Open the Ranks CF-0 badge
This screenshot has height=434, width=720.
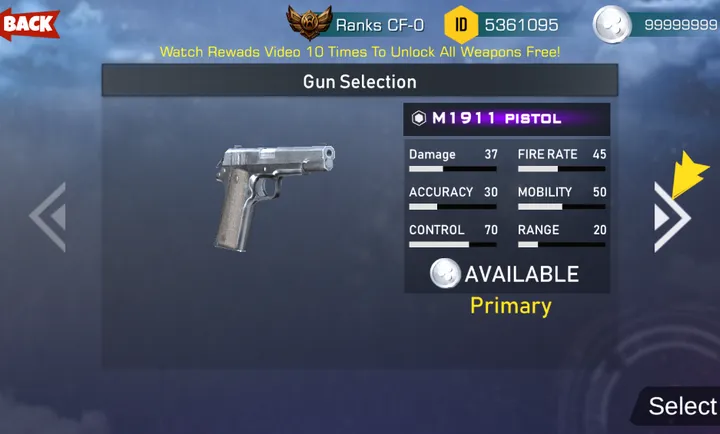point(309,22)
